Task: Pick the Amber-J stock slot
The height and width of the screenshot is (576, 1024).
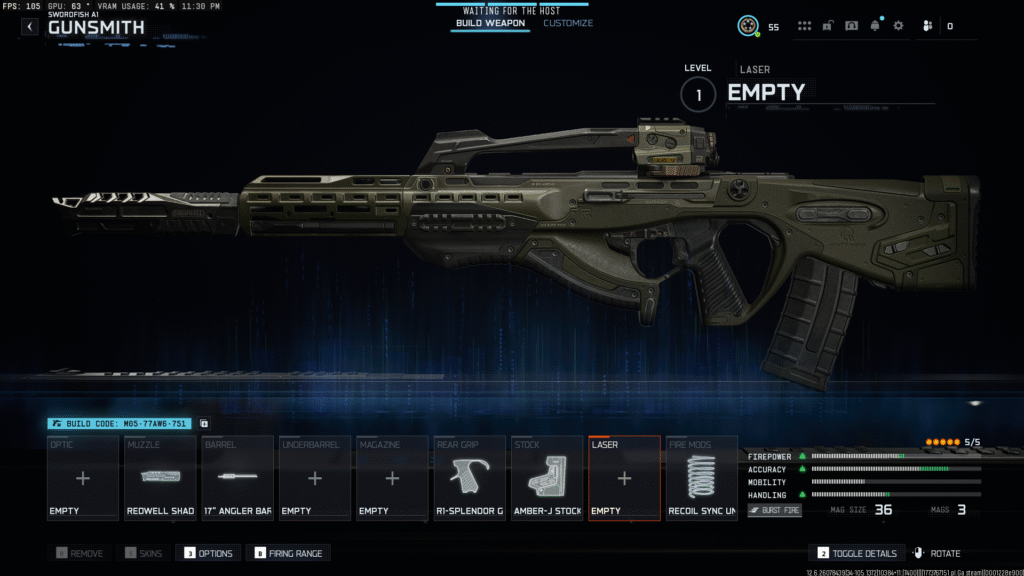Action: click(x=547, y=478)
